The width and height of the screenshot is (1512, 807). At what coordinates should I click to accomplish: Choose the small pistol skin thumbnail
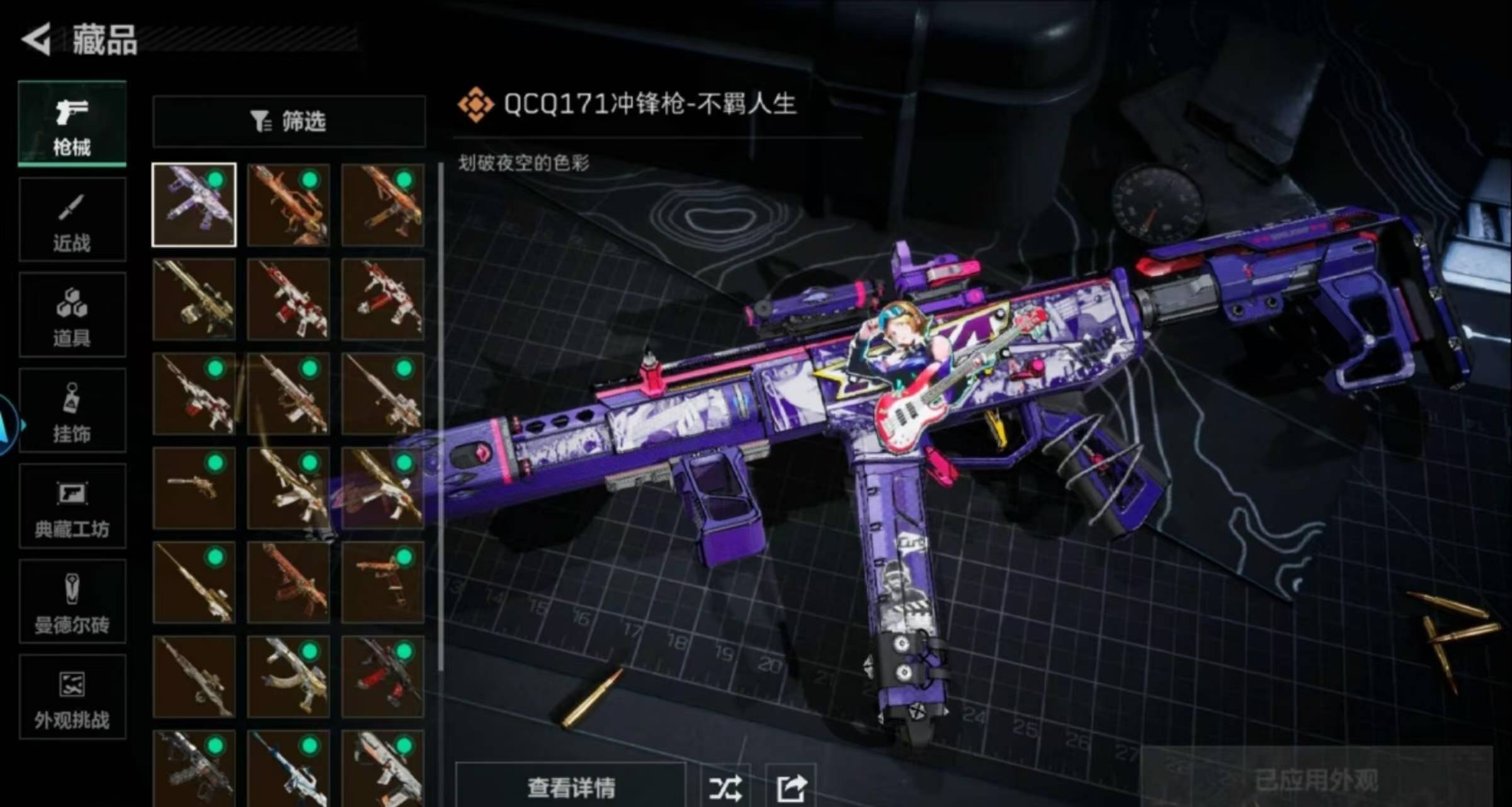tap(194, 488)
